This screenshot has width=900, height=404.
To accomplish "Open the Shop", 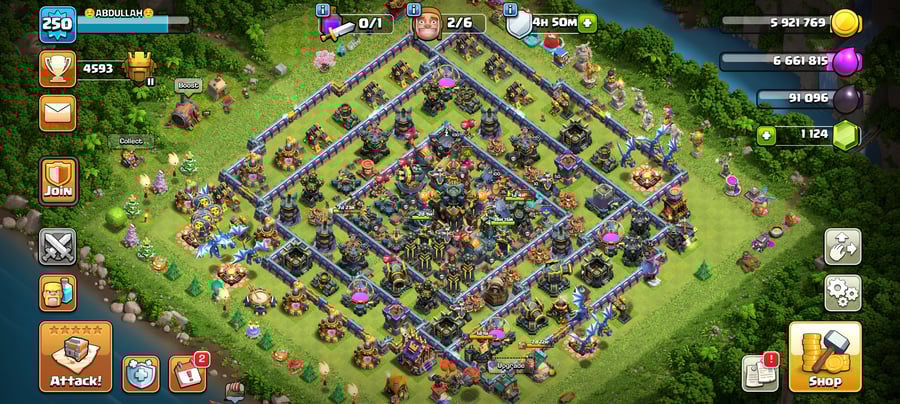I will click(x=824, y=356).
